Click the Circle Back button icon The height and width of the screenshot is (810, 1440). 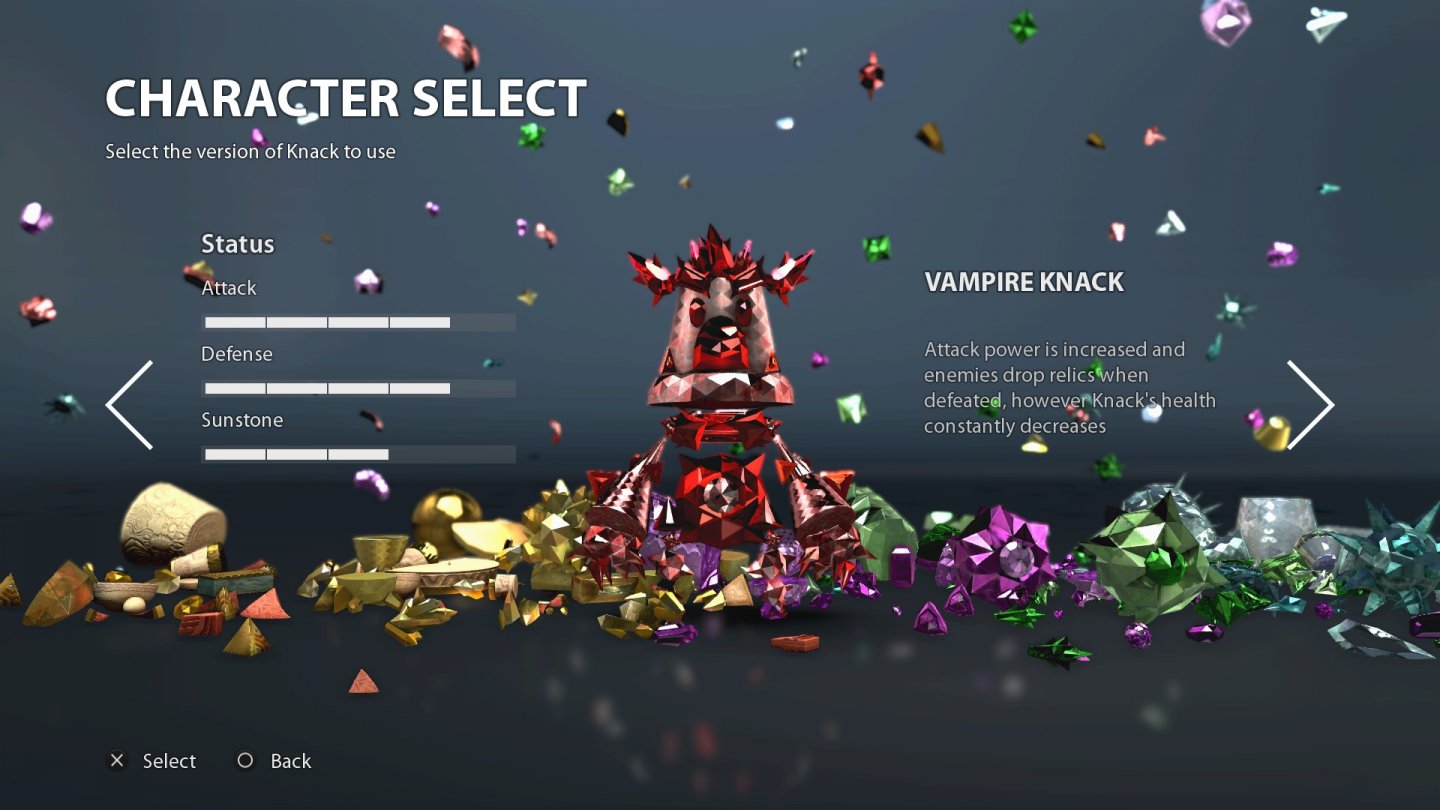coord(244,761)
